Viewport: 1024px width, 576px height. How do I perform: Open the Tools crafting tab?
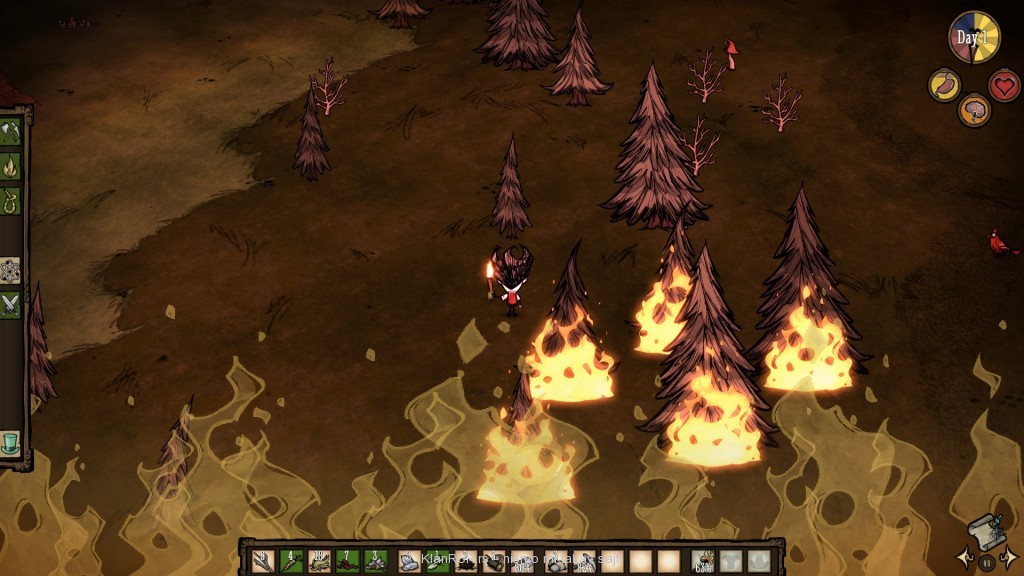[x=11, y=131]
